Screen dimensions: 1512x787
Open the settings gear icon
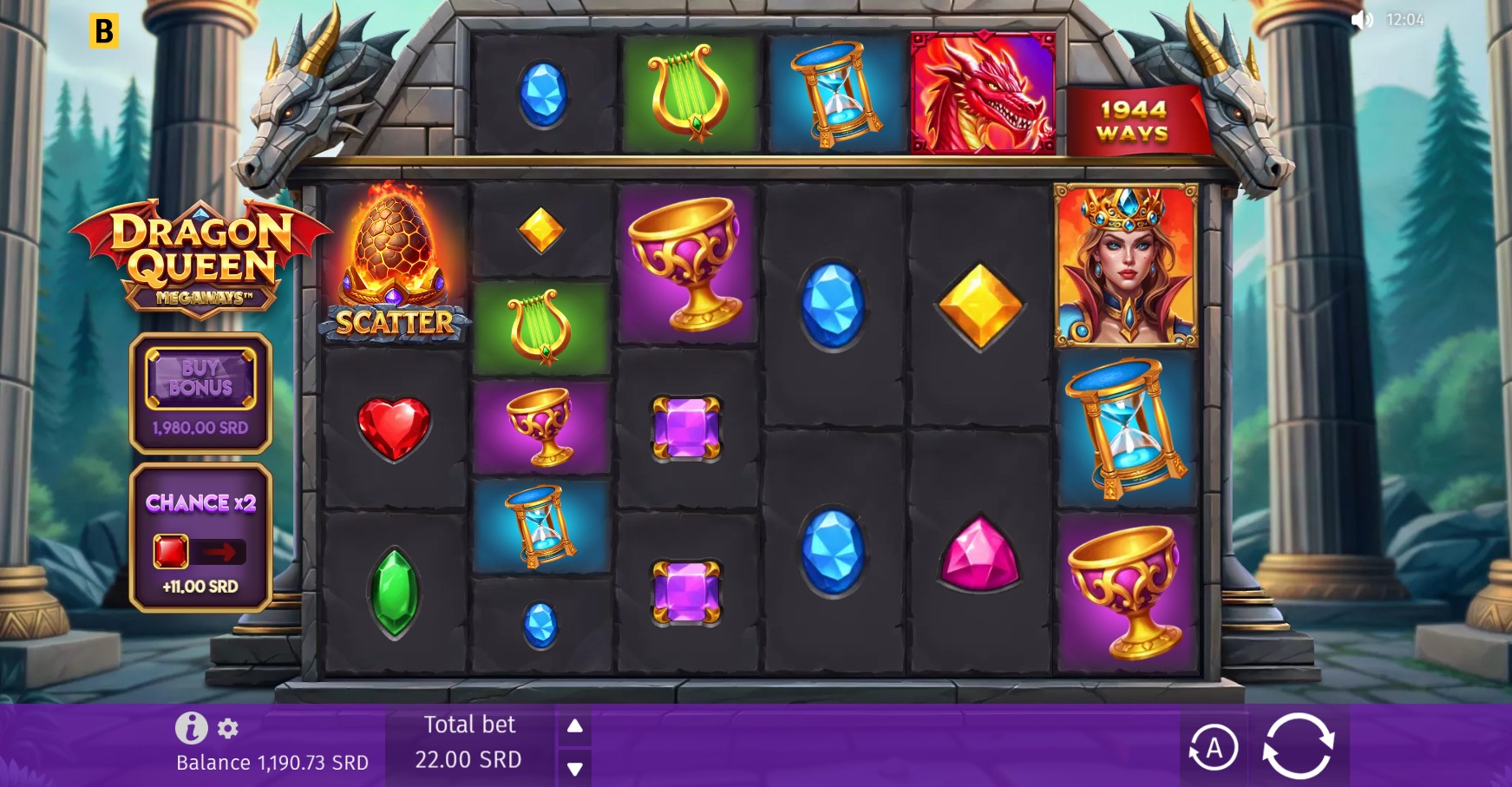point(227,730)
